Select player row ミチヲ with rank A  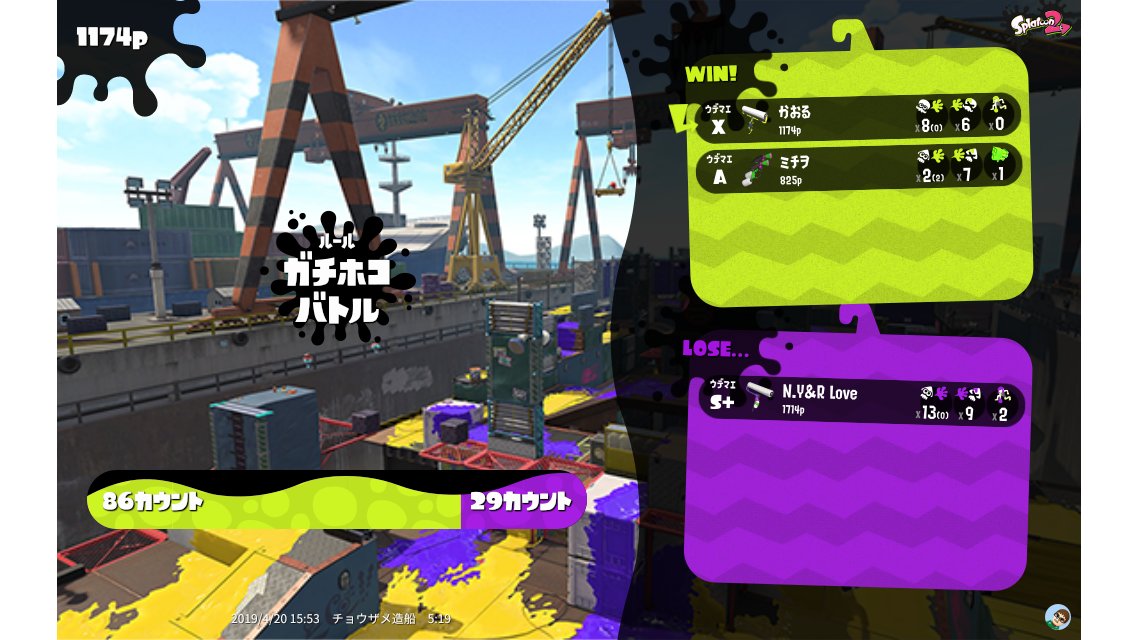click(x=858, y=167)
